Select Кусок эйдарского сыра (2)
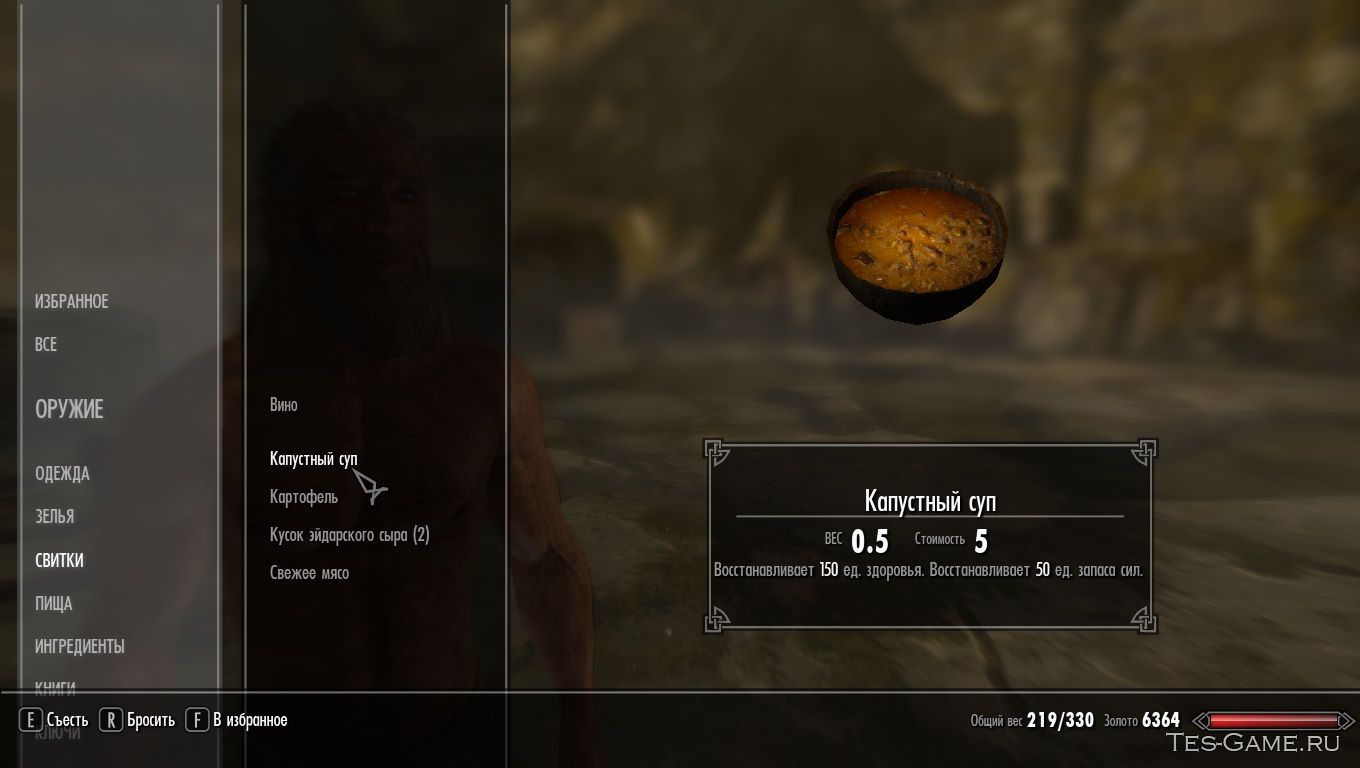Image resolution: width=1360 pixels, height=768 pixels. click(349, 535)
